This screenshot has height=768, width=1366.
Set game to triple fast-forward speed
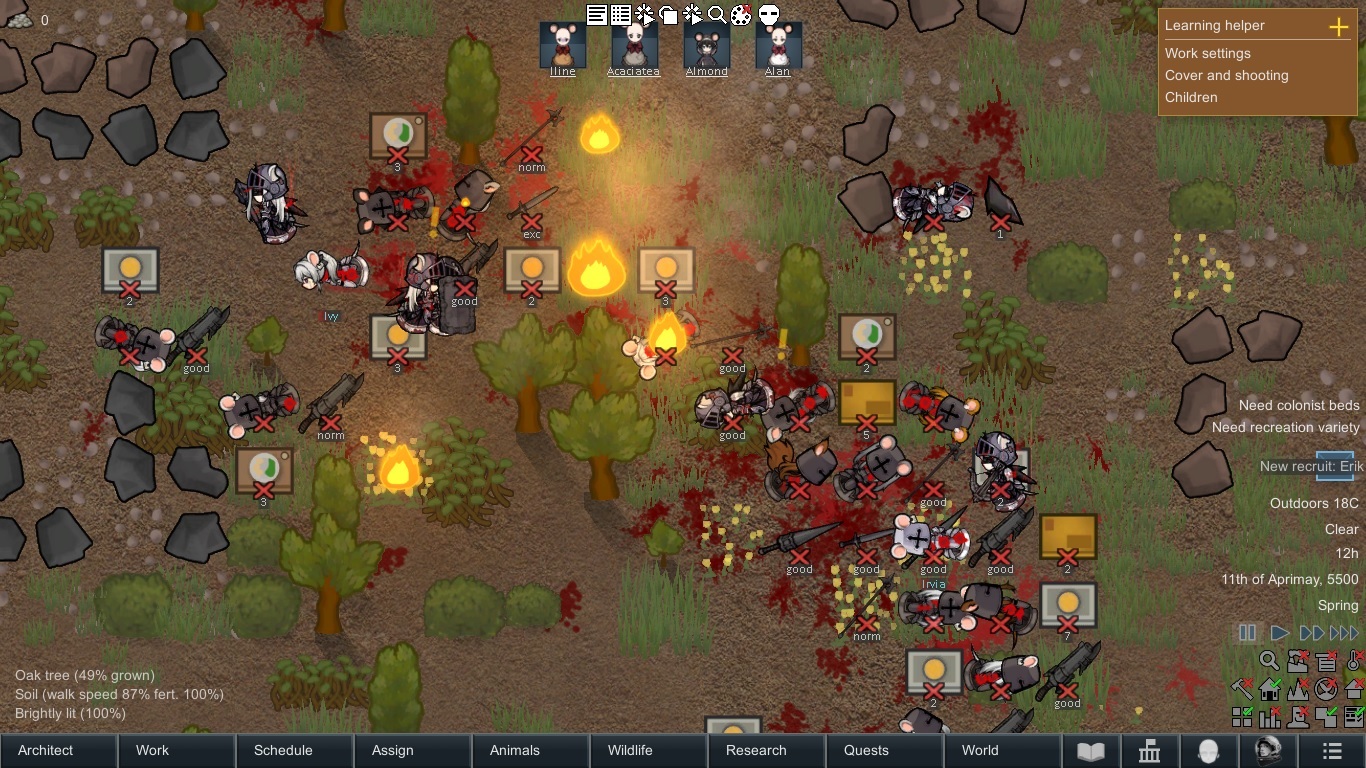pyautogui.click(x=1344, y=633)
